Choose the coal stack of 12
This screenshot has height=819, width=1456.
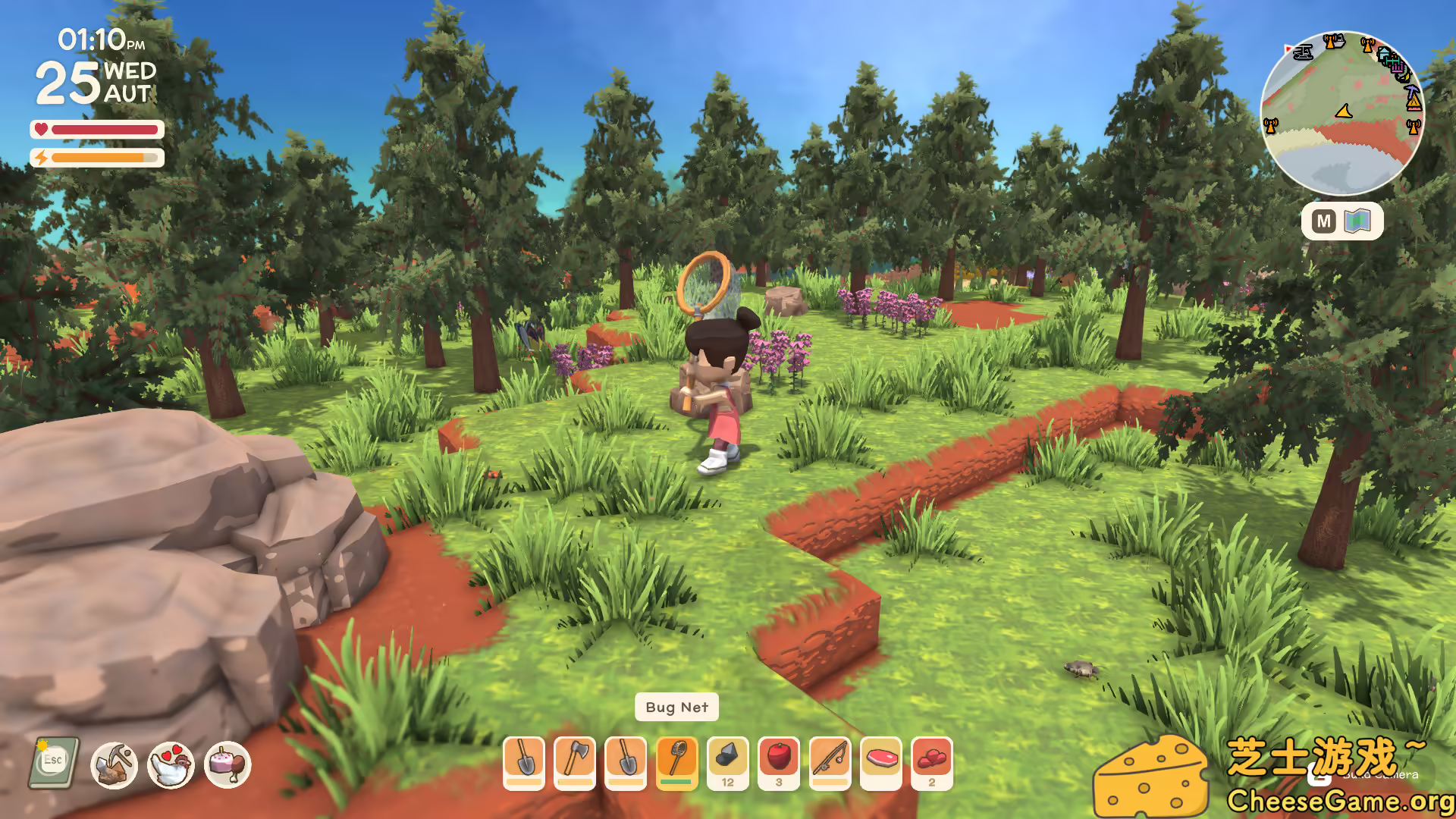pos(728,762)
